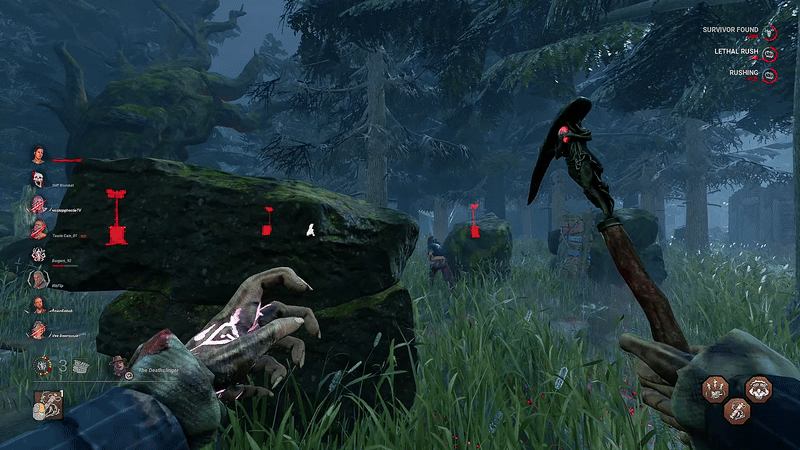The image size is (800, 450).
Task: Click the Survivor Found score event icon
Action: (769, 32)
